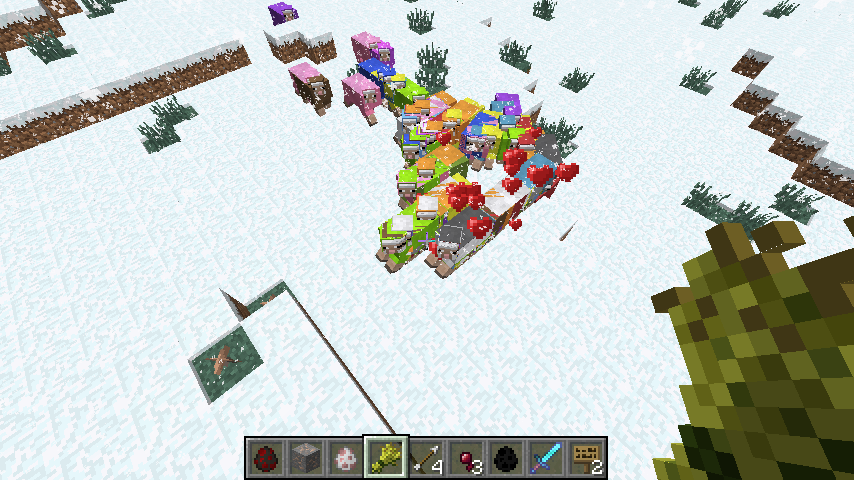This screenshot has width=854, height=480.
Task: Switch to the arrows stack slot
Action: tap(426, 458)
